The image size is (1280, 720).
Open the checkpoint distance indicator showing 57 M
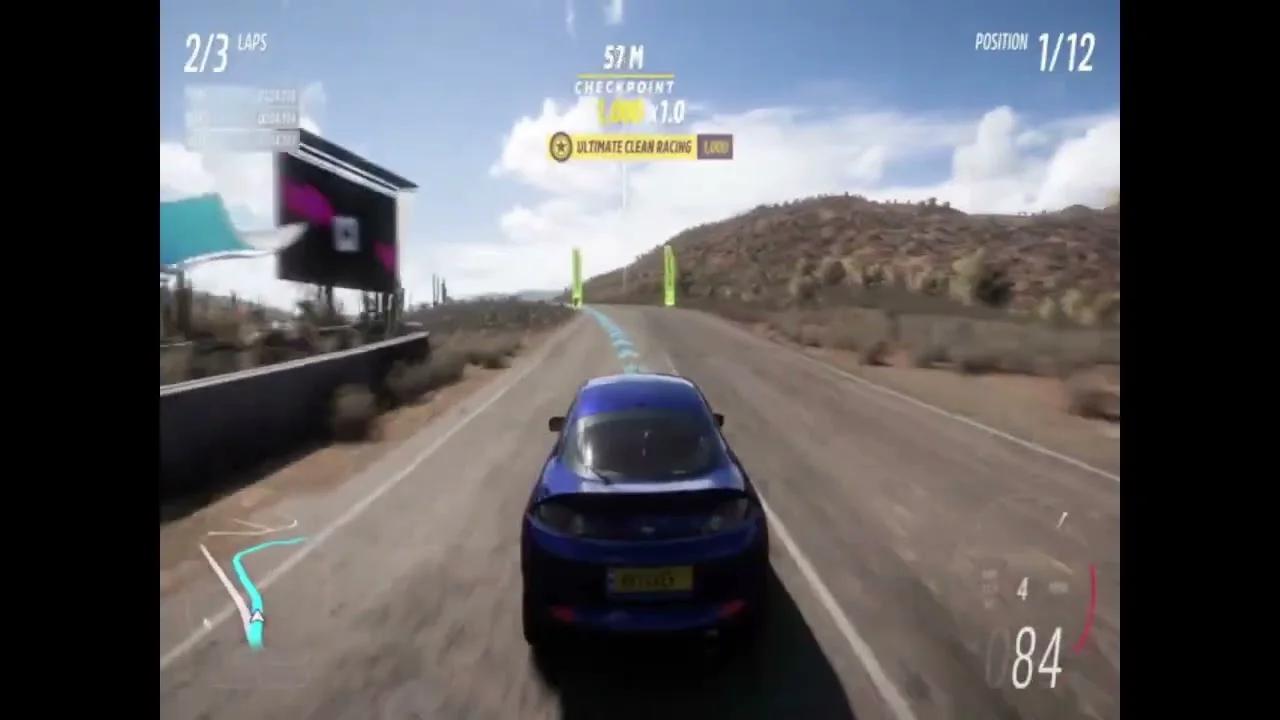pos(625,57)
